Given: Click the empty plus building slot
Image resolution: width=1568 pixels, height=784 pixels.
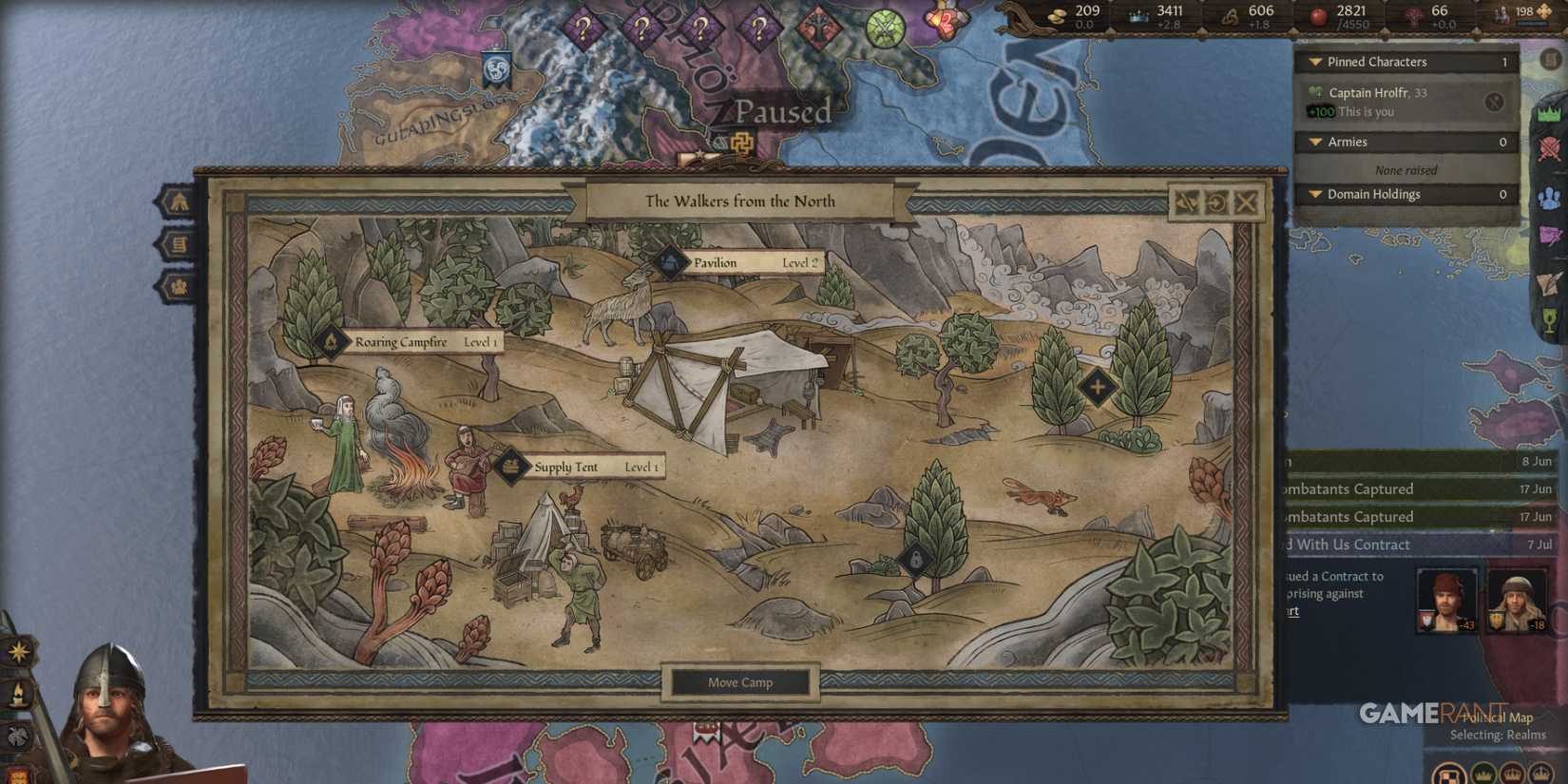Looking at the screenshot, I should coord(1098,387).
